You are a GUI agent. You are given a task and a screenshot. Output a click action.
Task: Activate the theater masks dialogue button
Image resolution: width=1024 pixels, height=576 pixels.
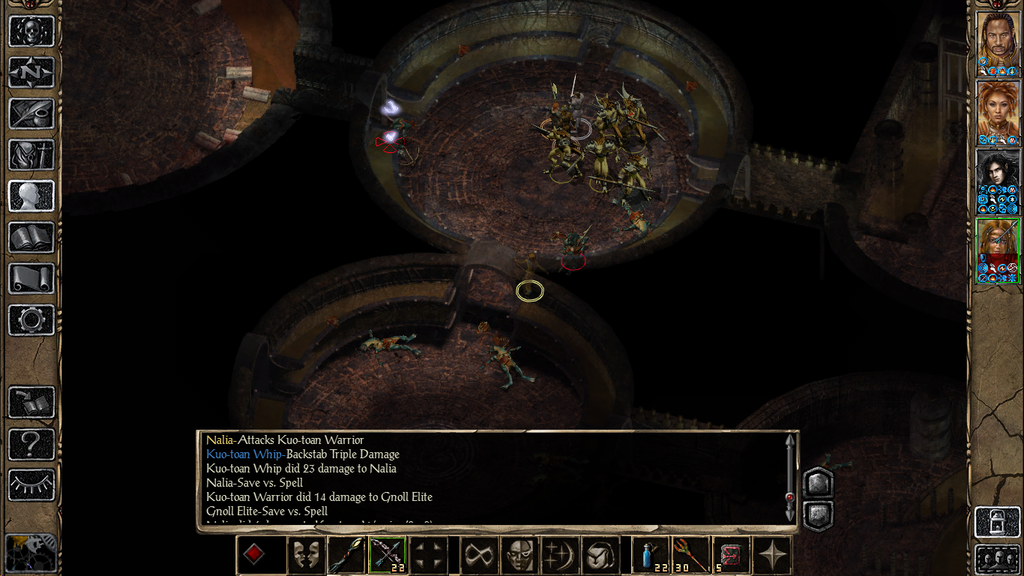click(x=305, y=555)
